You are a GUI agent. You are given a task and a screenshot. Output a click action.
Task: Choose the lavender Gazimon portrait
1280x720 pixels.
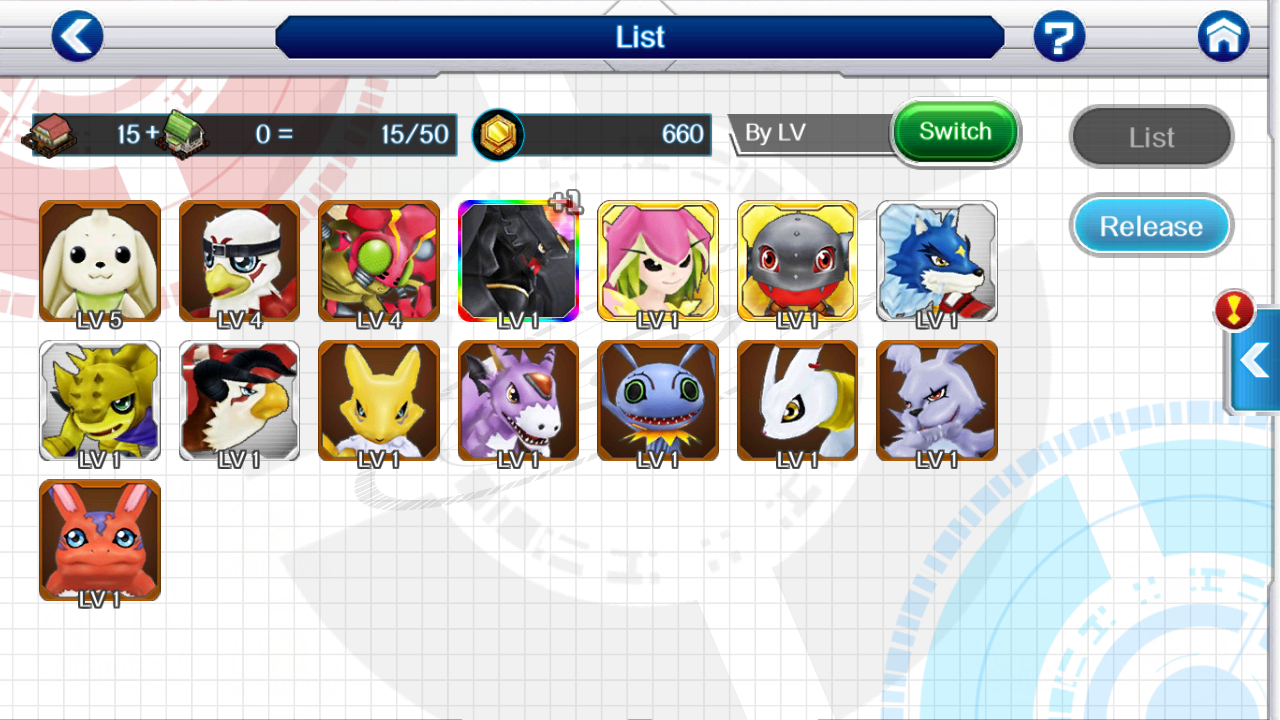point(937,400)
